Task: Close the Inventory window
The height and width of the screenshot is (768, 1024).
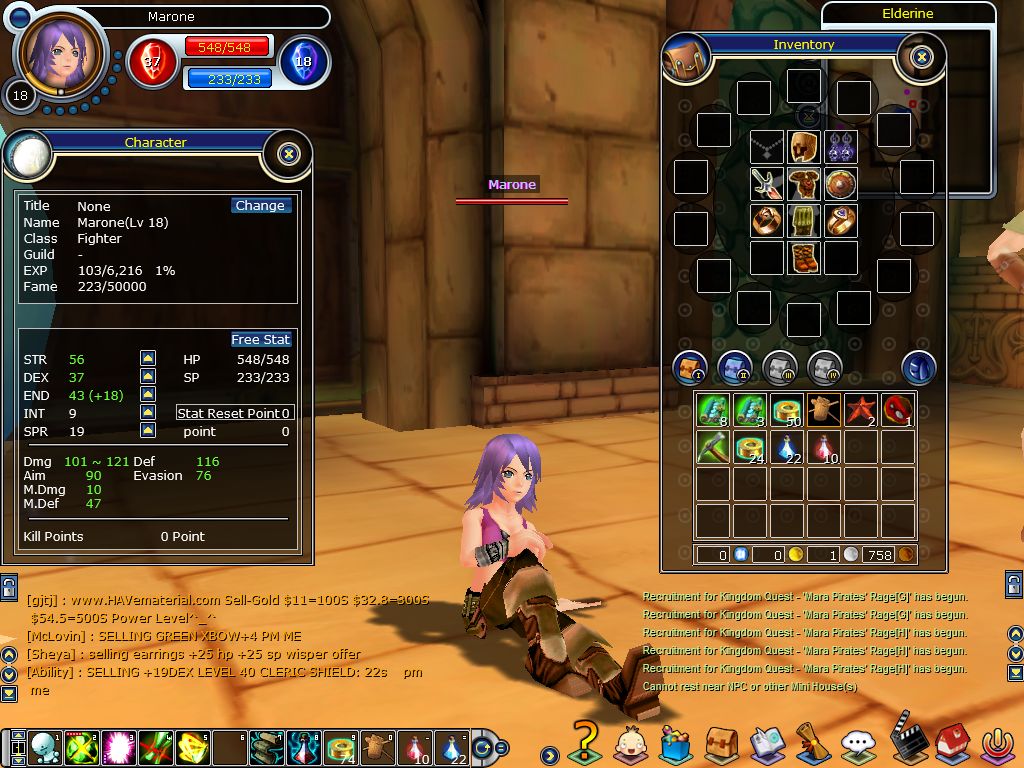Action: click(922, 57)
